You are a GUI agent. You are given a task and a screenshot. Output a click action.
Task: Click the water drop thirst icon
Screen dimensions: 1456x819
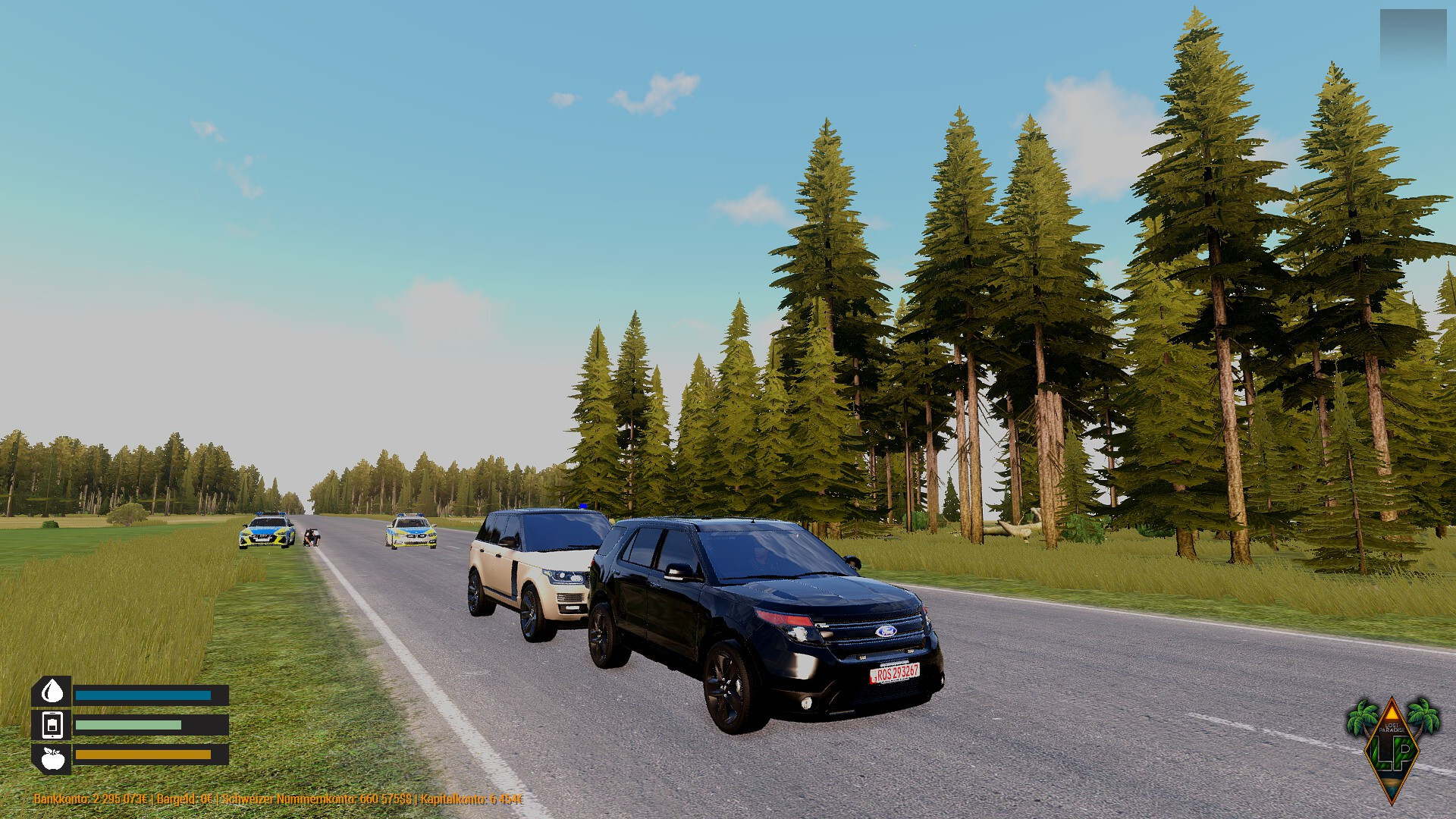point(52,692)
